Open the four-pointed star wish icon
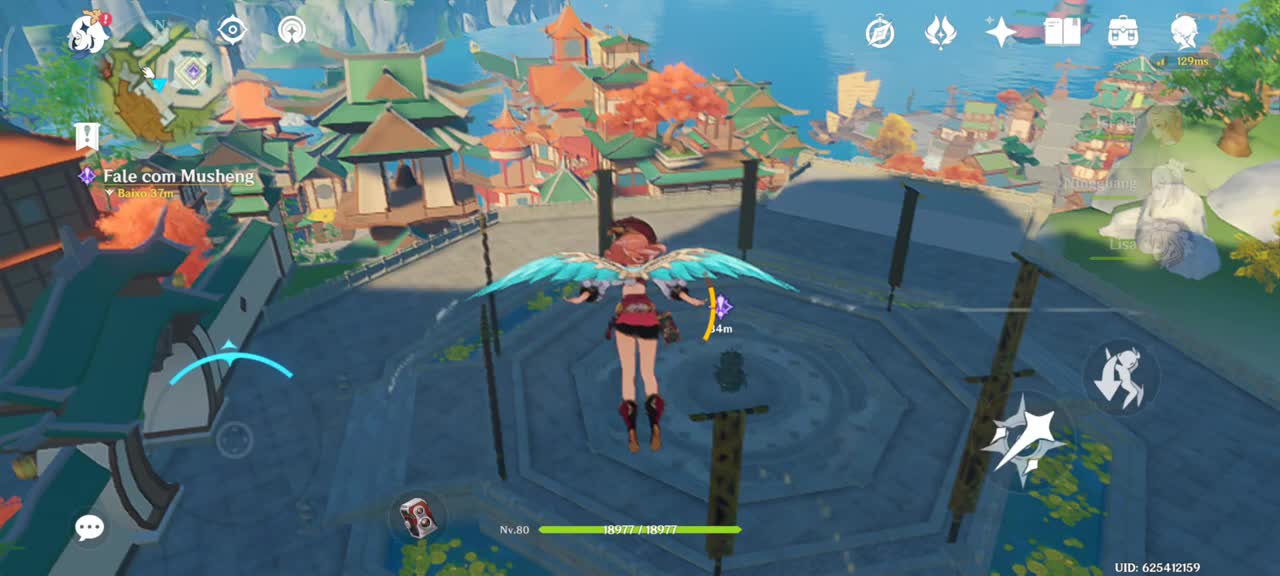The image size is (1280, 576). pyautogui.click(x=1001, y=32)
